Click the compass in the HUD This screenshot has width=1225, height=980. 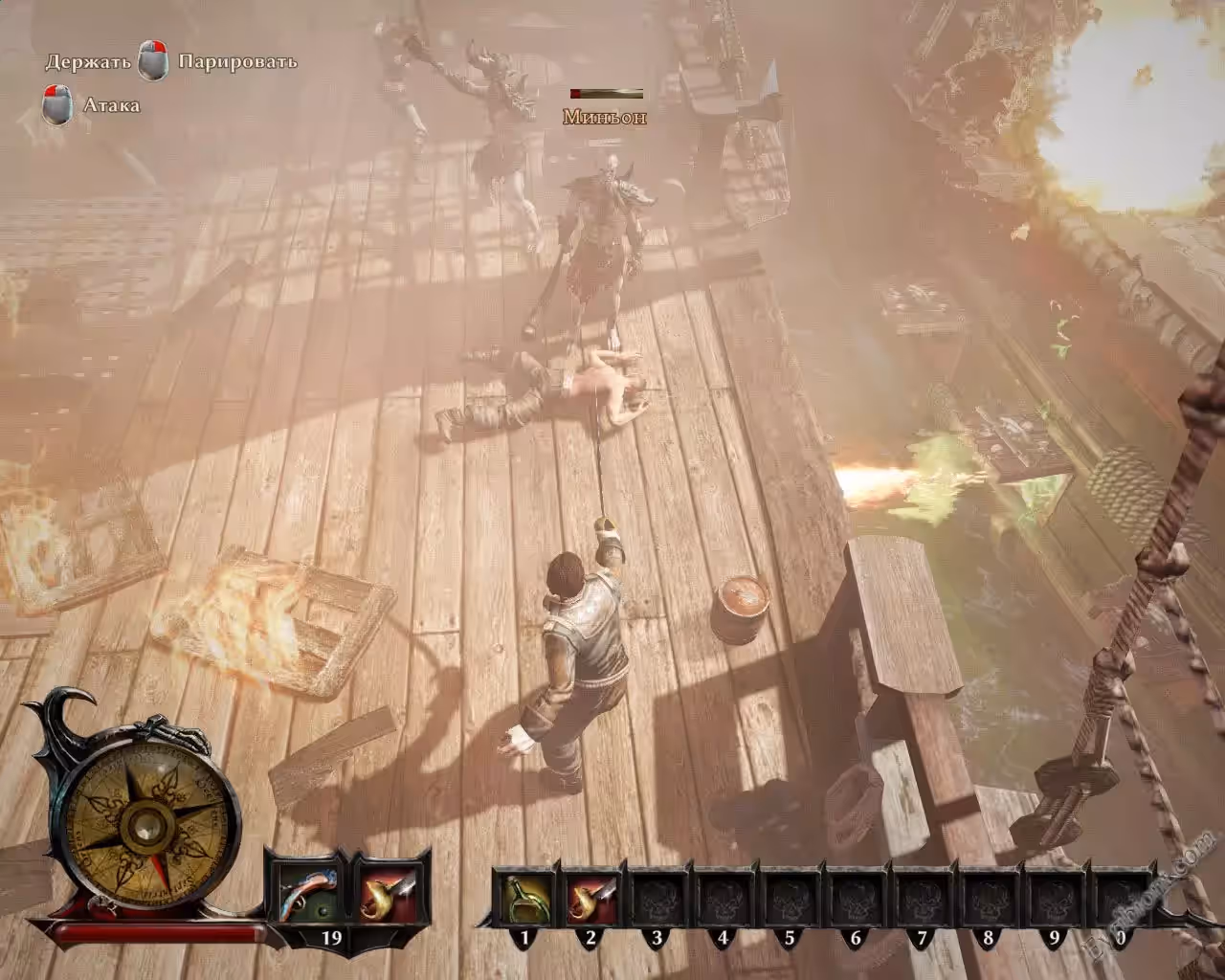[146, 823]
